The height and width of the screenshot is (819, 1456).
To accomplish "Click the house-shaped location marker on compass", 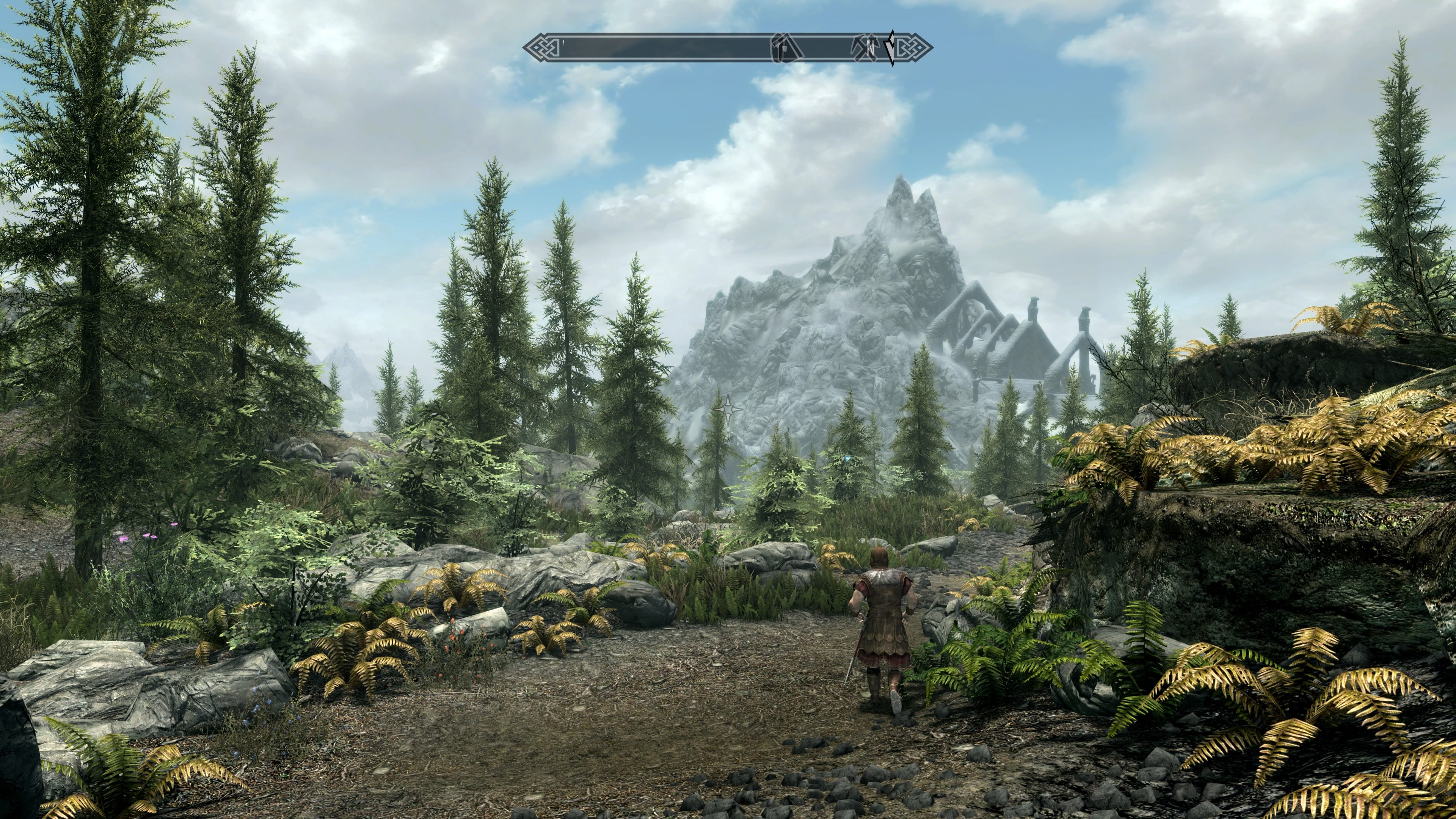I will (x=786, y=48).
